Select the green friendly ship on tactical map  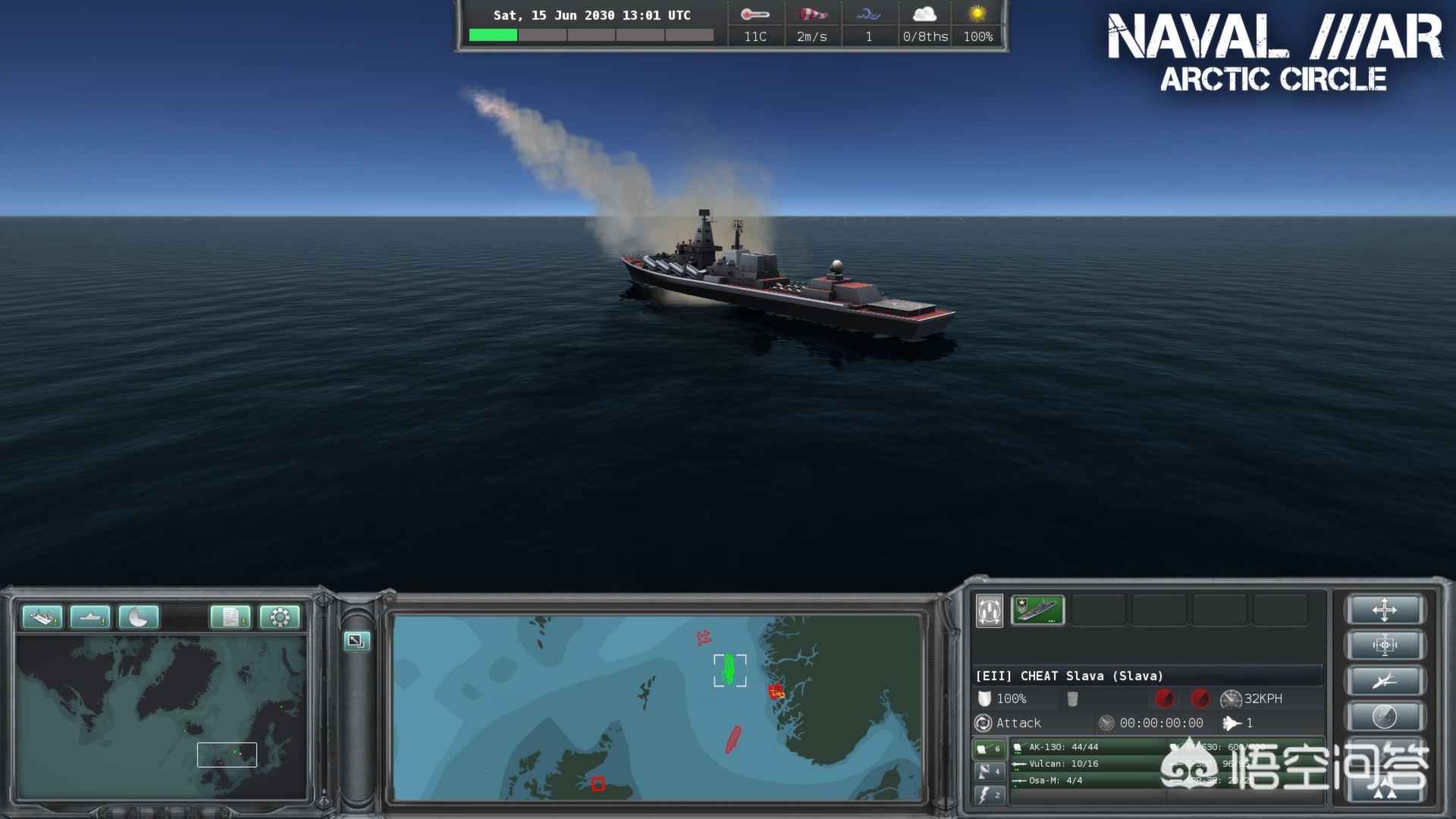click(x=730, y=670)
